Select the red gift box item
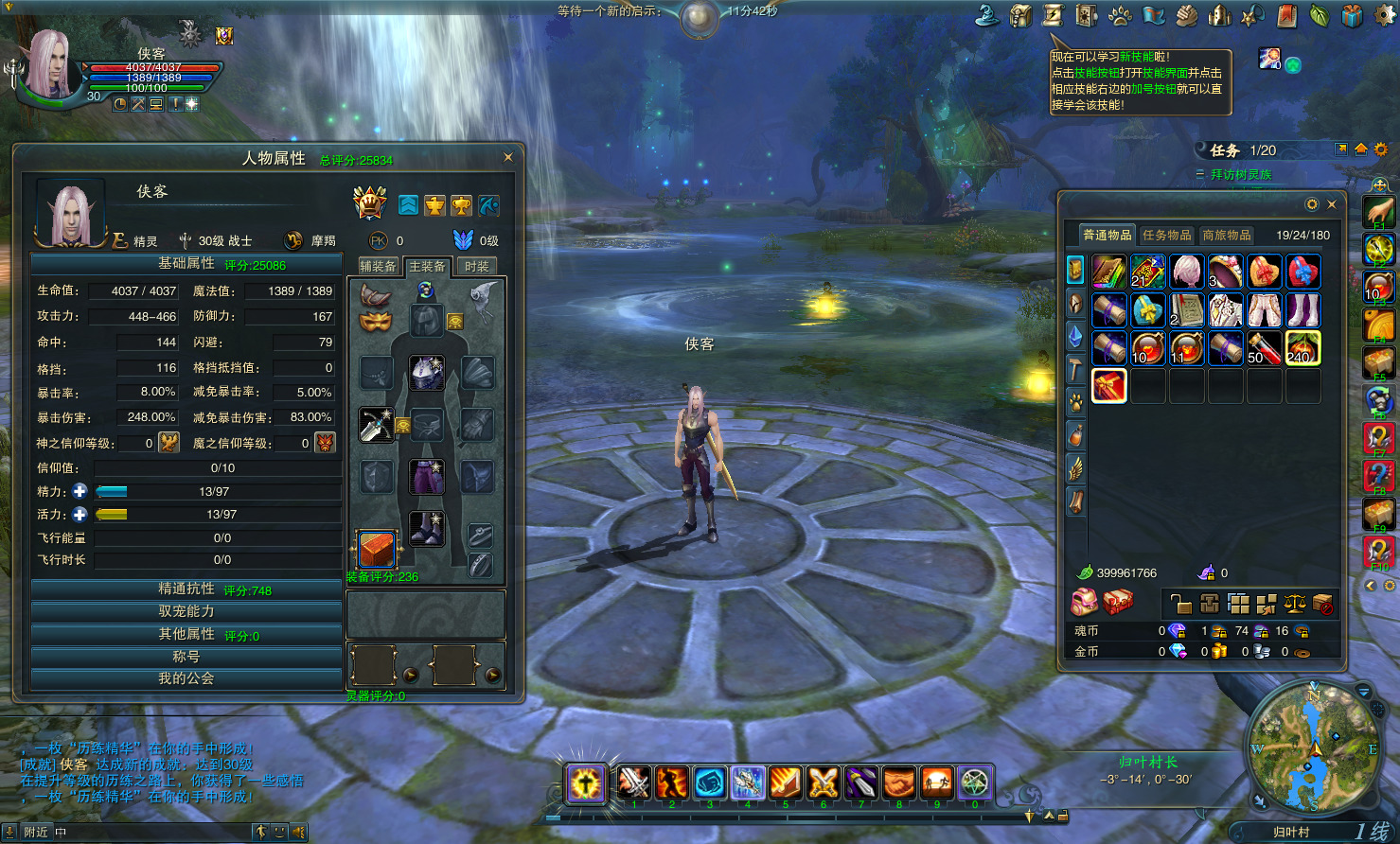1400x844 pixels. pyautogui.click(x=1109, y=386)
